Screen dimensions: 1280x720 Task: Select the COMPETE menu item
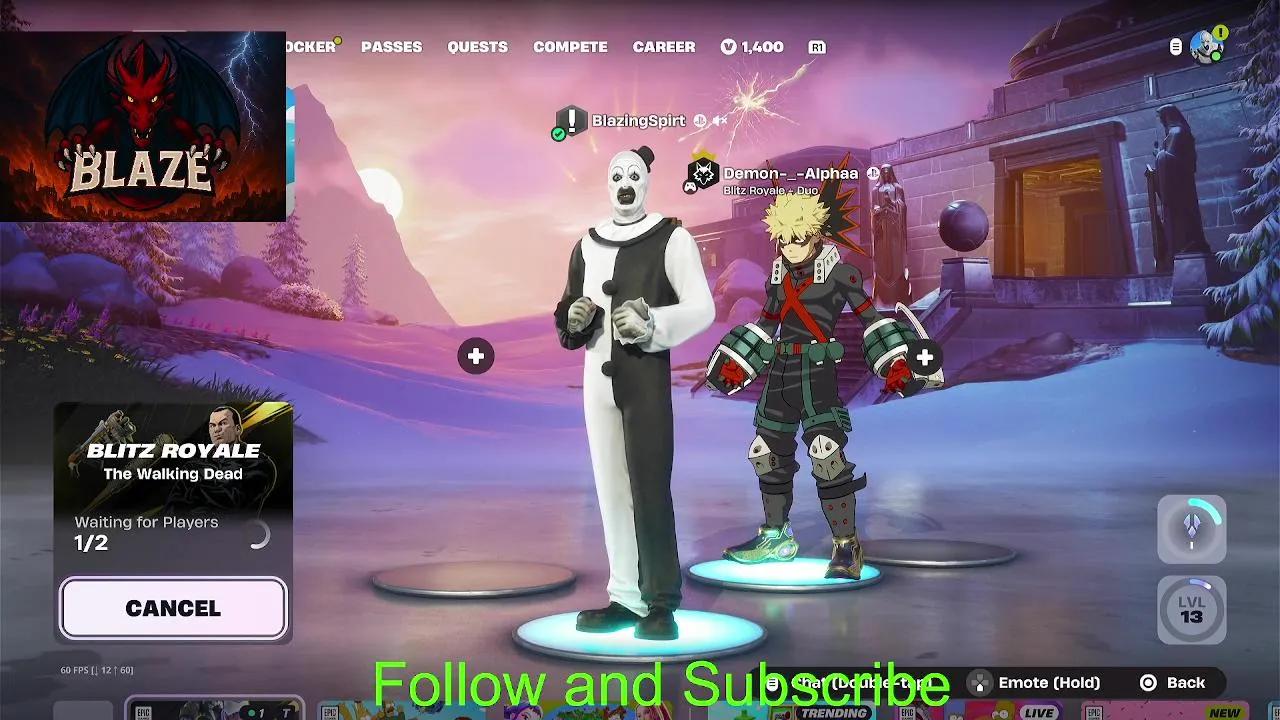571,46
